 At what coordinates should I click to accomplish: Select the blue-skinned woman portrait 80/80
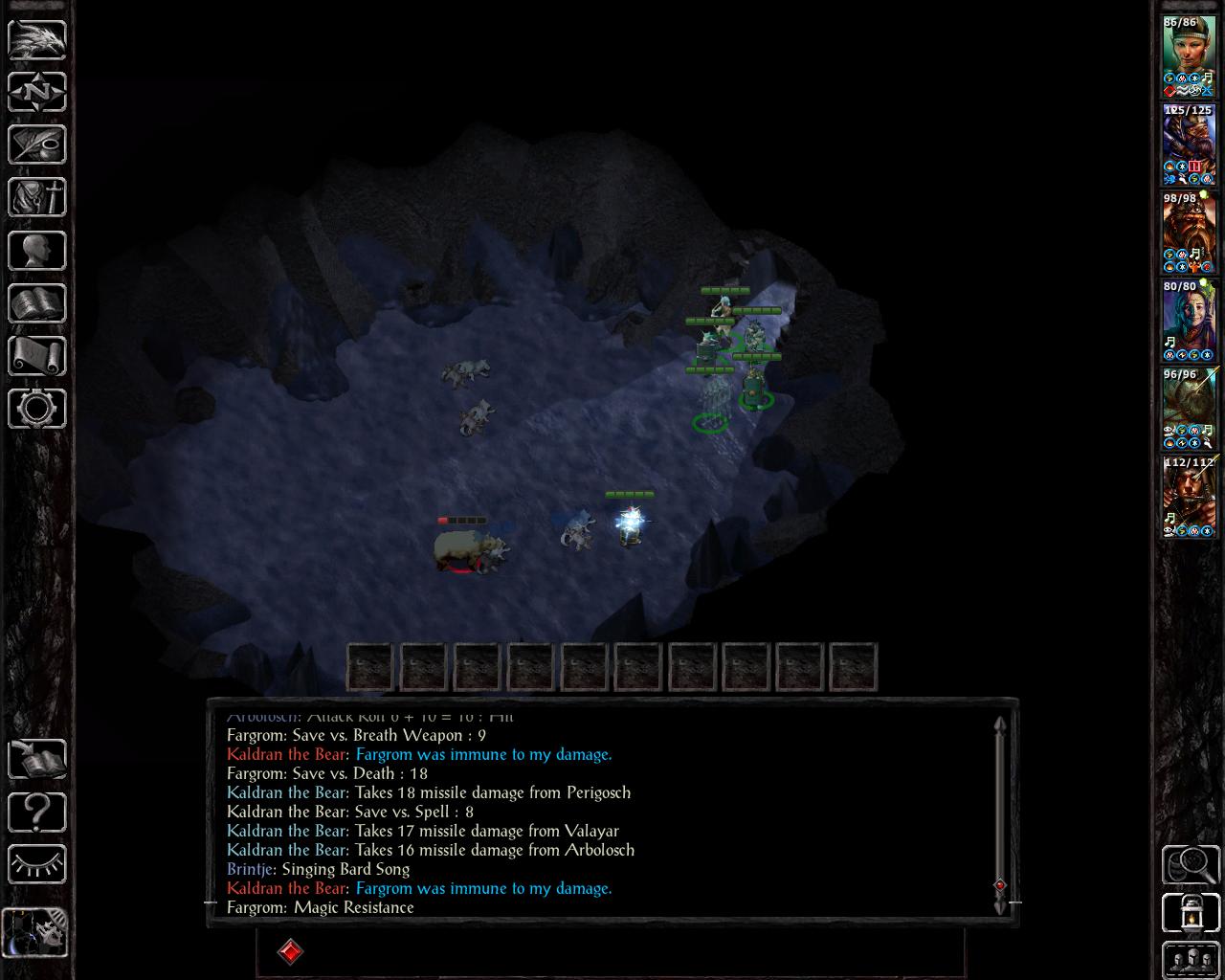pyautogui.click(x=1189, y=320)
